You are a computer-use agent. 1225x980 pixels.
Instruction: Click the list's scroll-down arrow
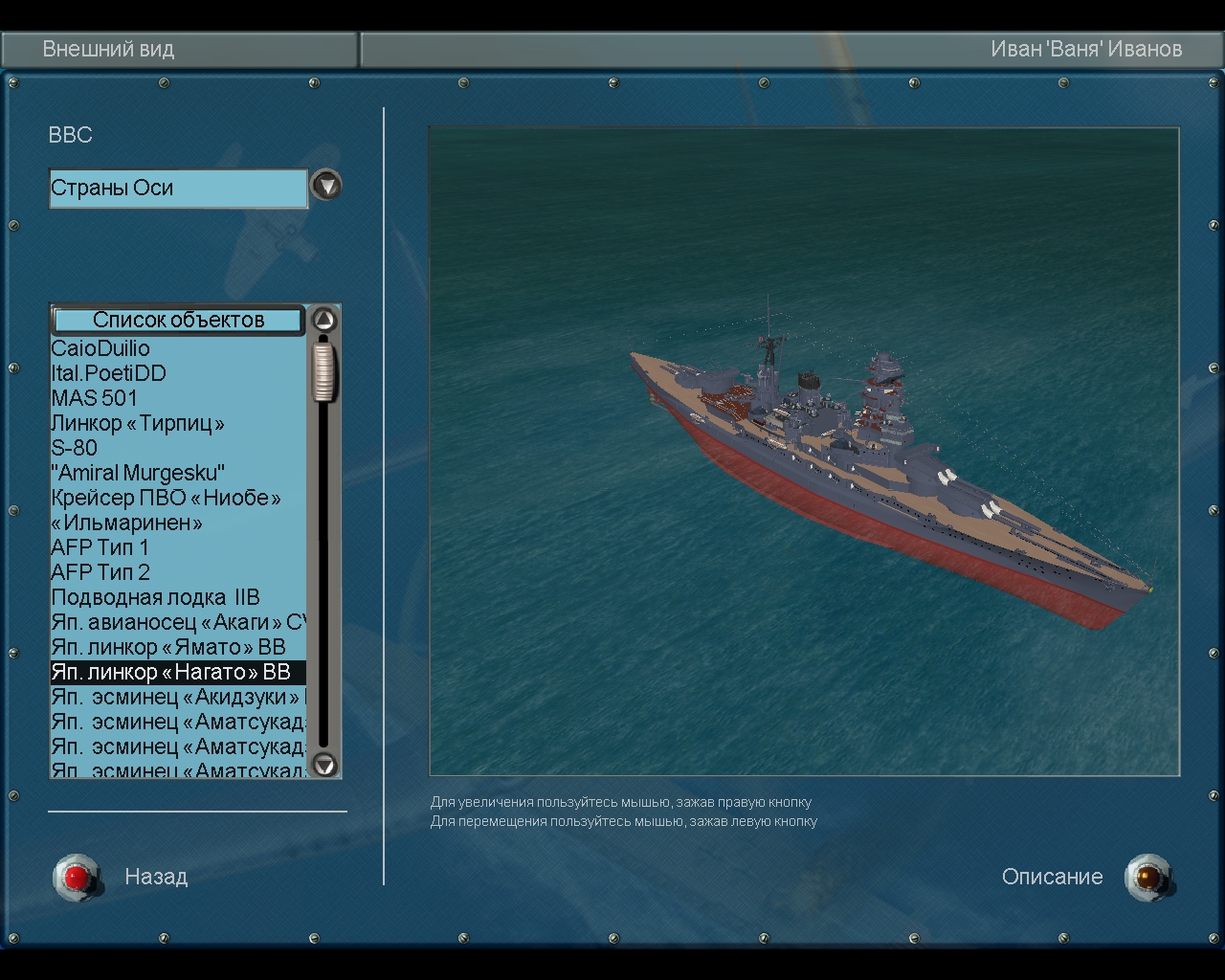click(x=324, y=764)
